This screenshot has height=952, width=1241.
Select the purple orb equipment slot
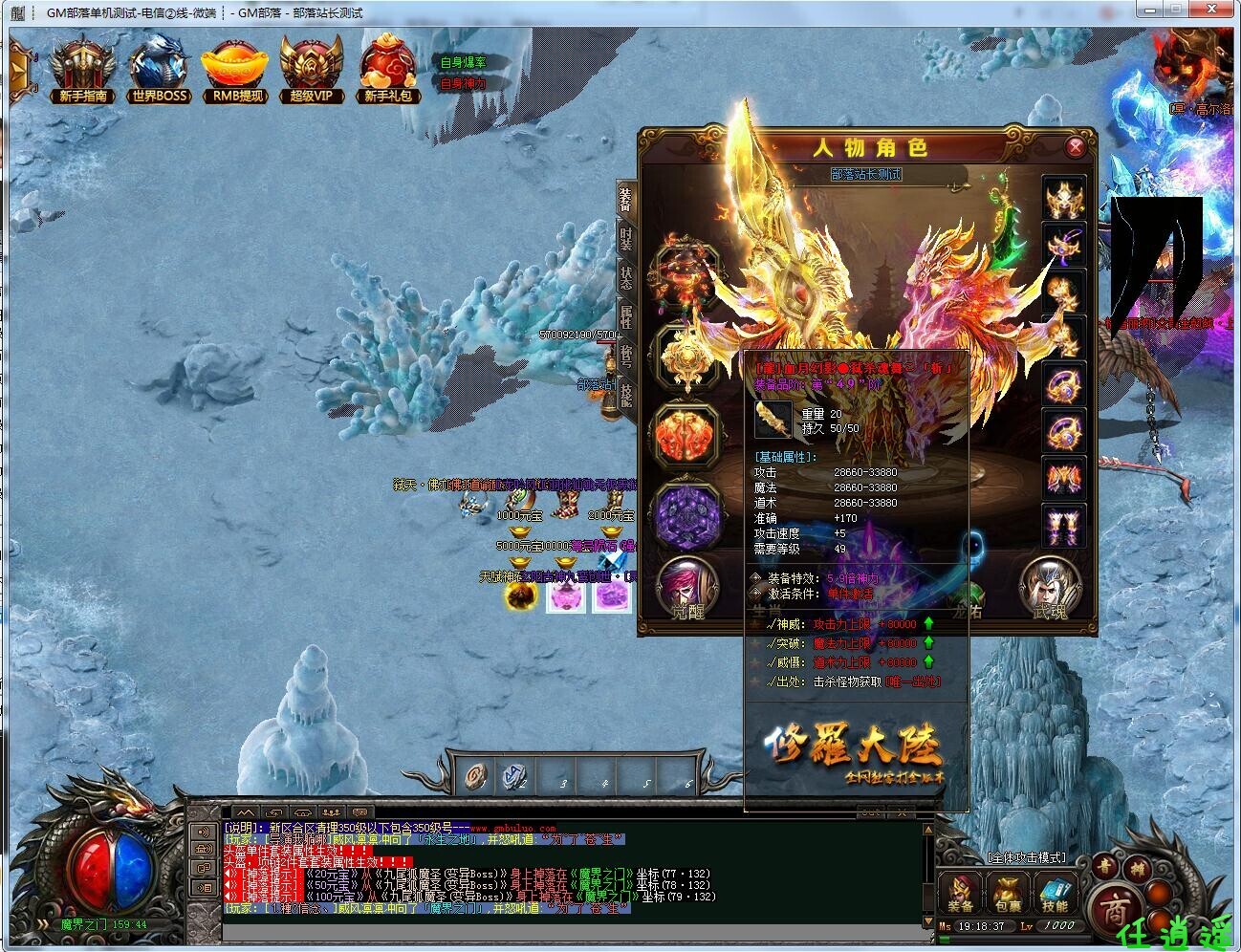pos(686,517)
